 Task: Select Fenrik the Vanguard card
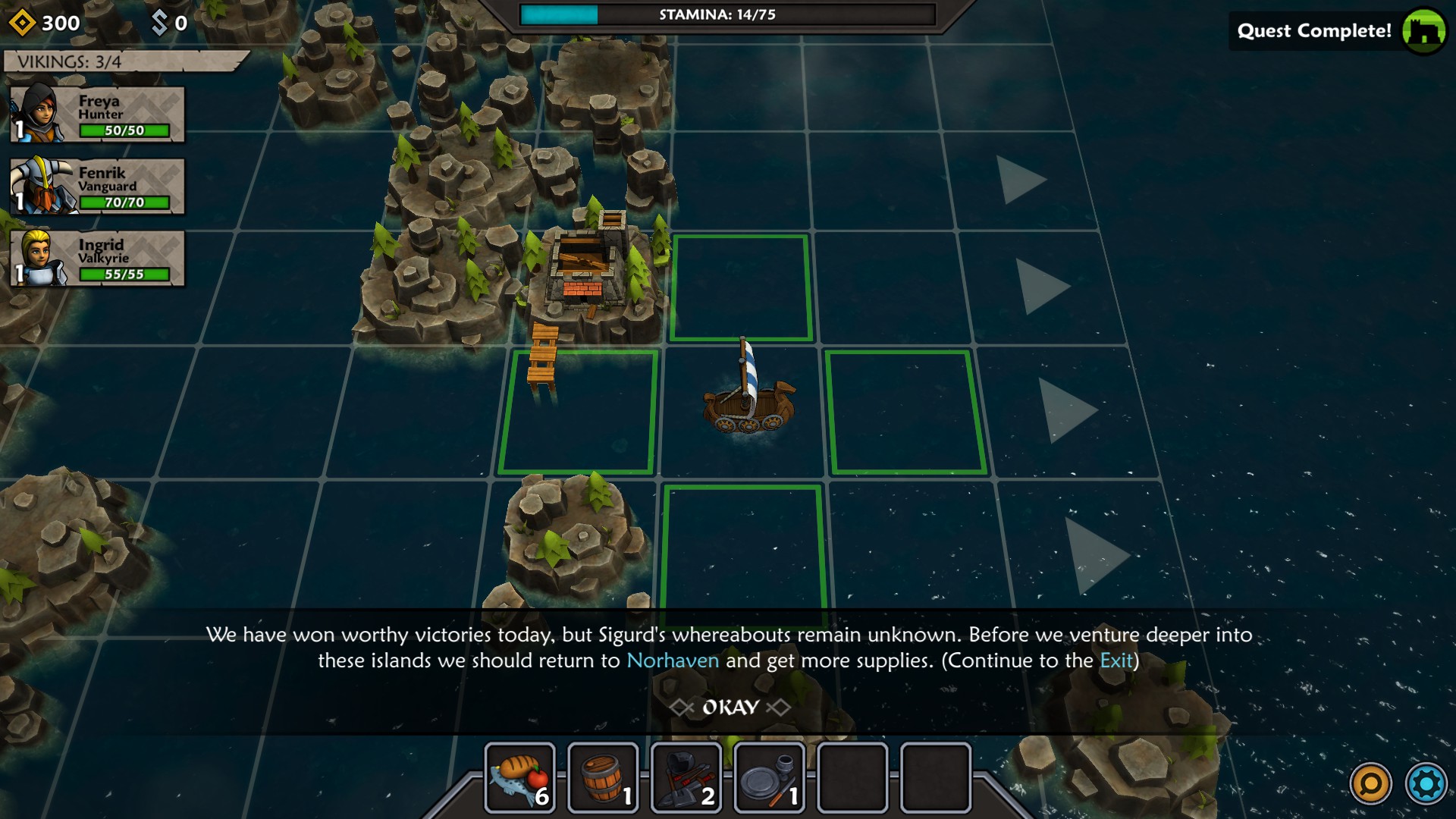pos(98,187)
